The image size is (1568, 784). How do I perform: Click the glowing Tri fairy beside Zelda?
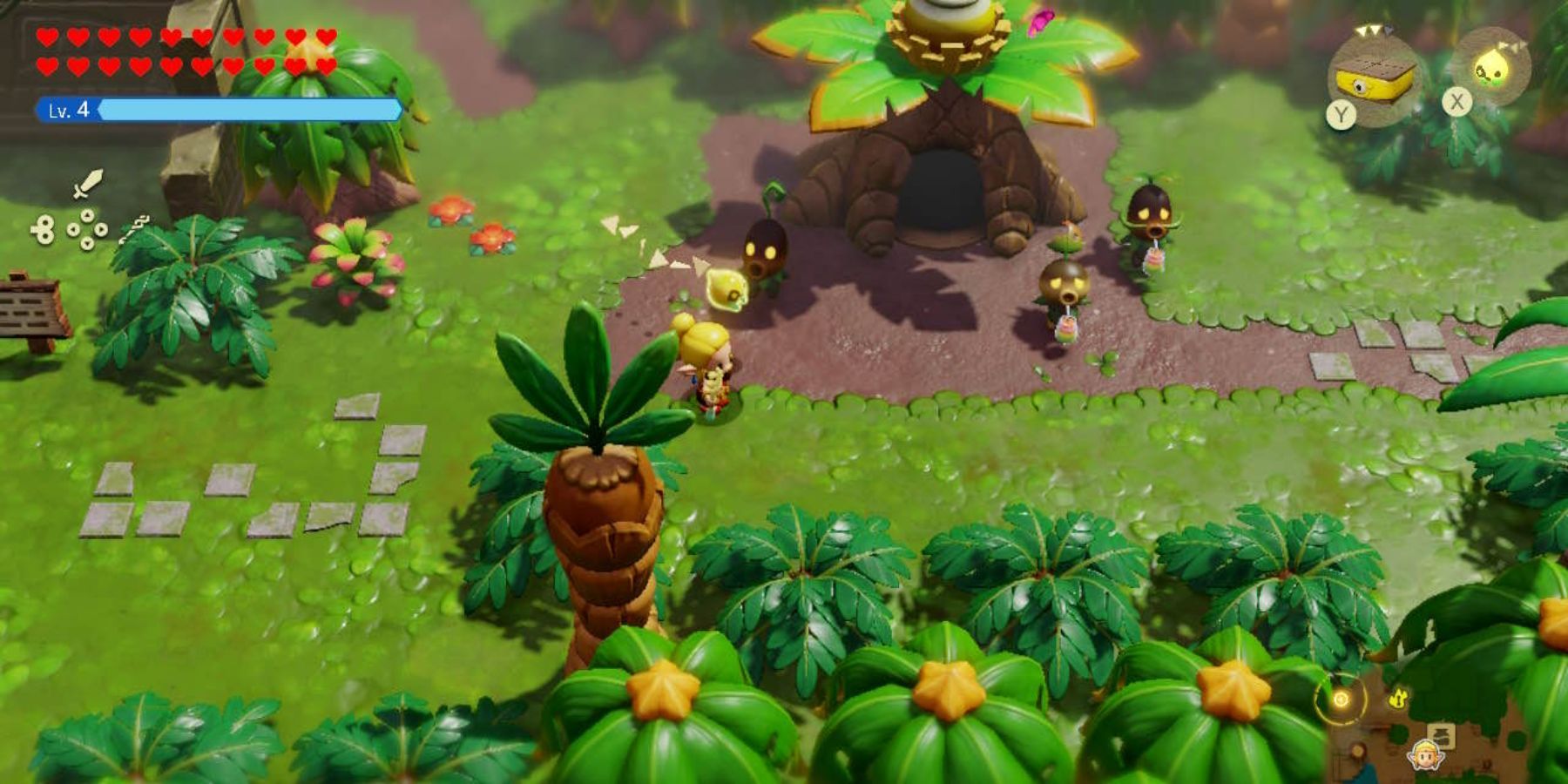coord(726,287)
